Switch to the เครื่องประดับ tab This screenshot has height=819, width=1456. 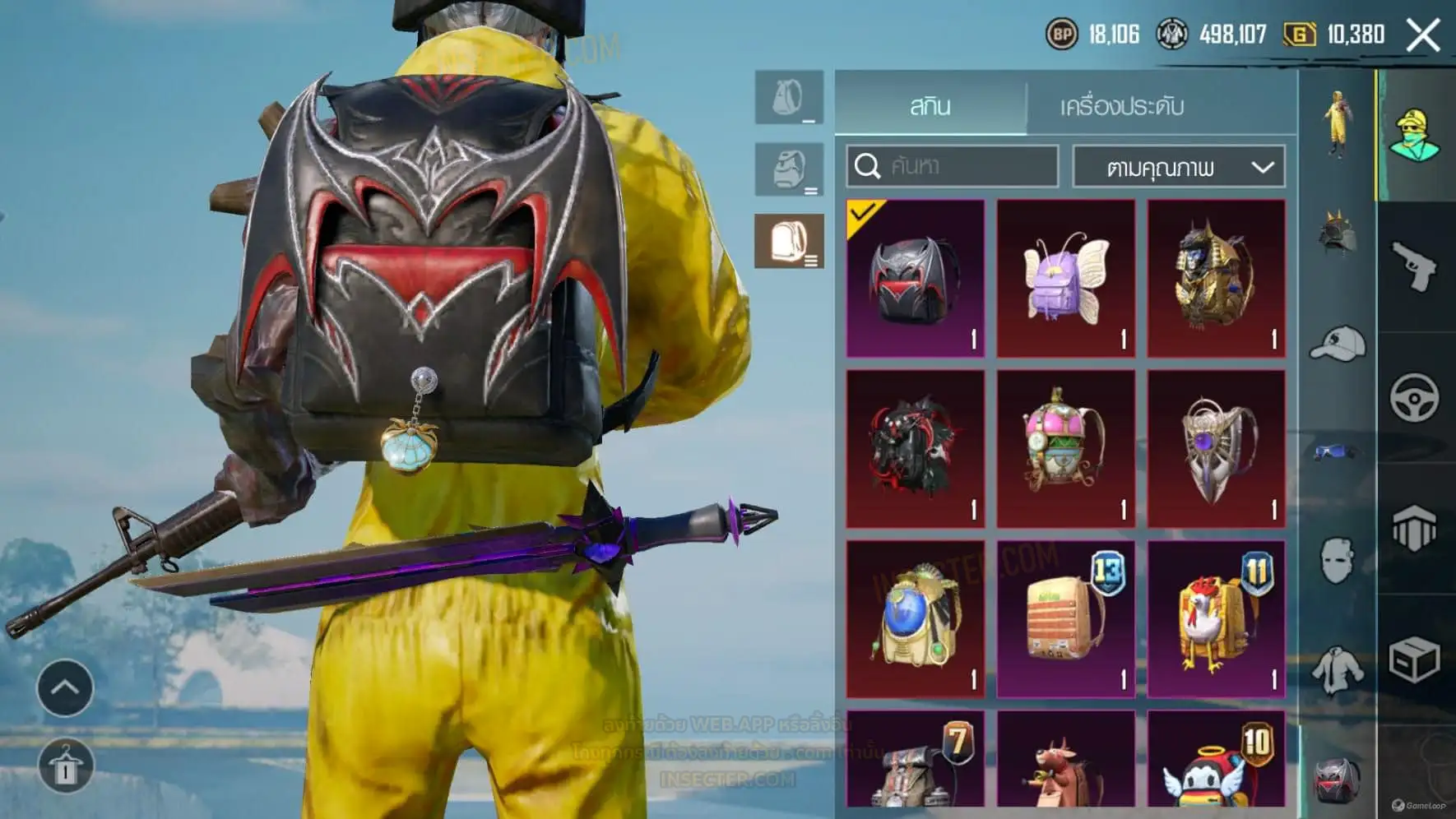pyautogui.click(x=1121, y=106)
